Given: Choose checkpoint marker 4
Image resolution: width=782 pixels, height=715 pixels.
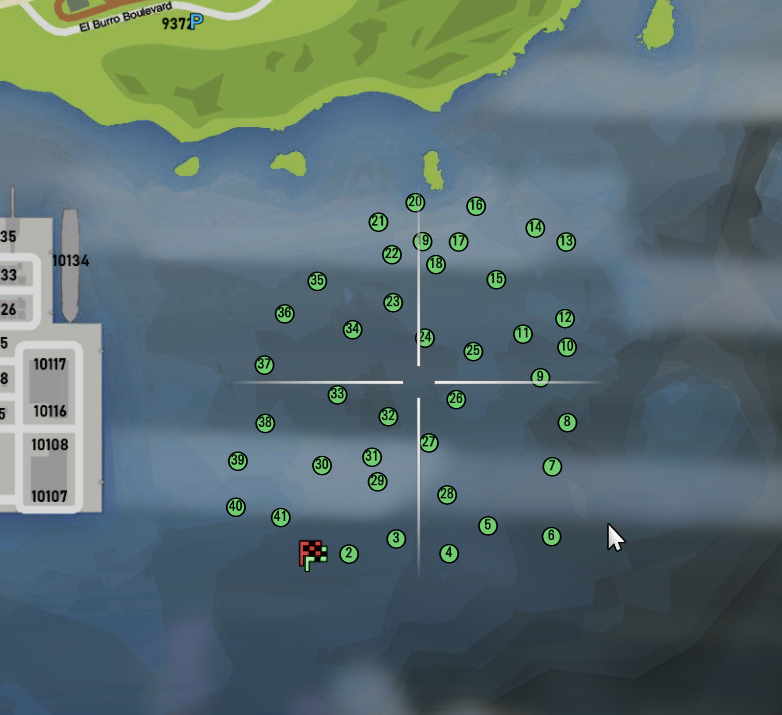Looking at the screenshot, I should coord(449,553).
